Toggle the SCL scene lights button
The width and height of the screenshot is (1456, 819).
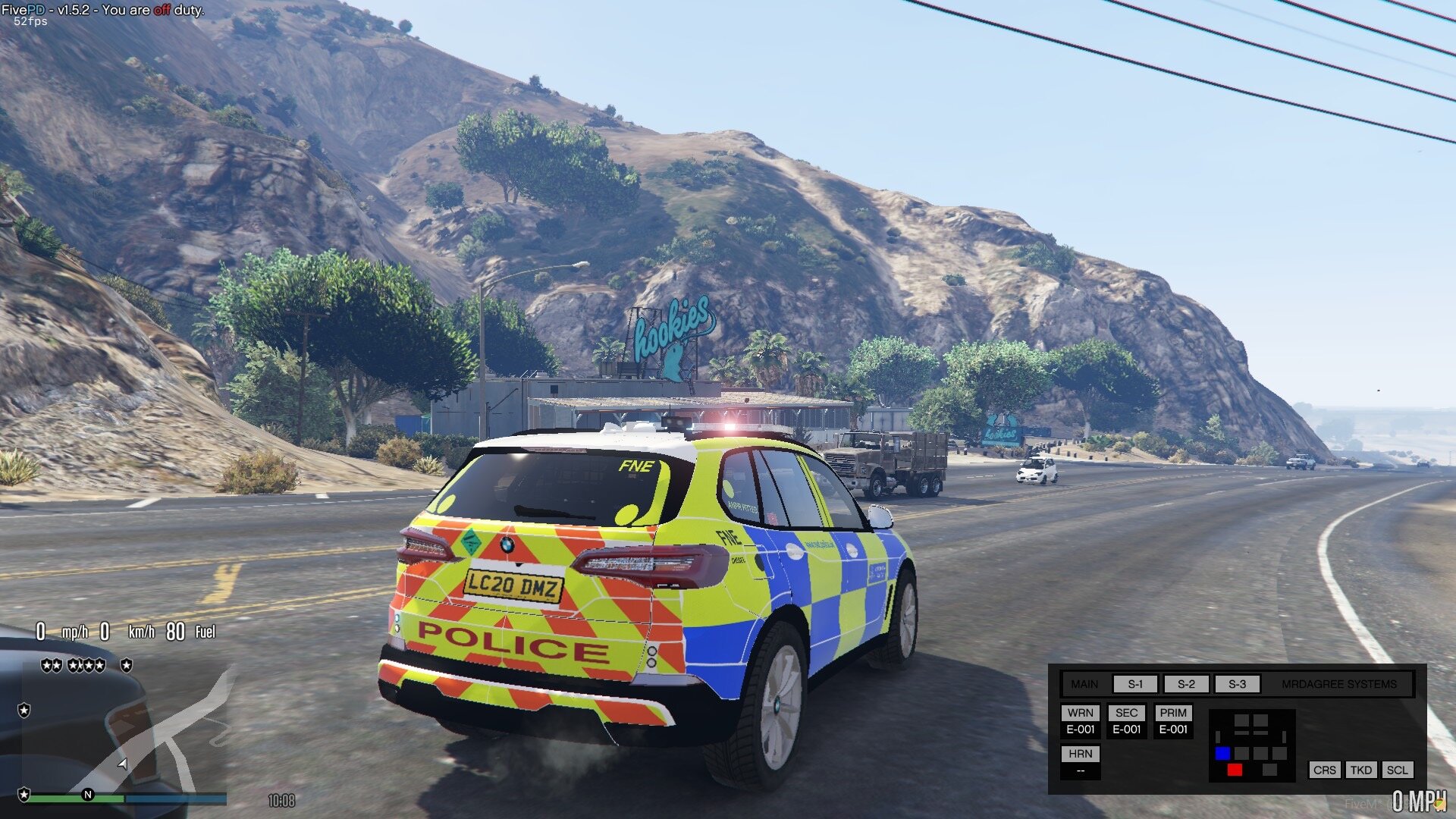coord(1397,770)
